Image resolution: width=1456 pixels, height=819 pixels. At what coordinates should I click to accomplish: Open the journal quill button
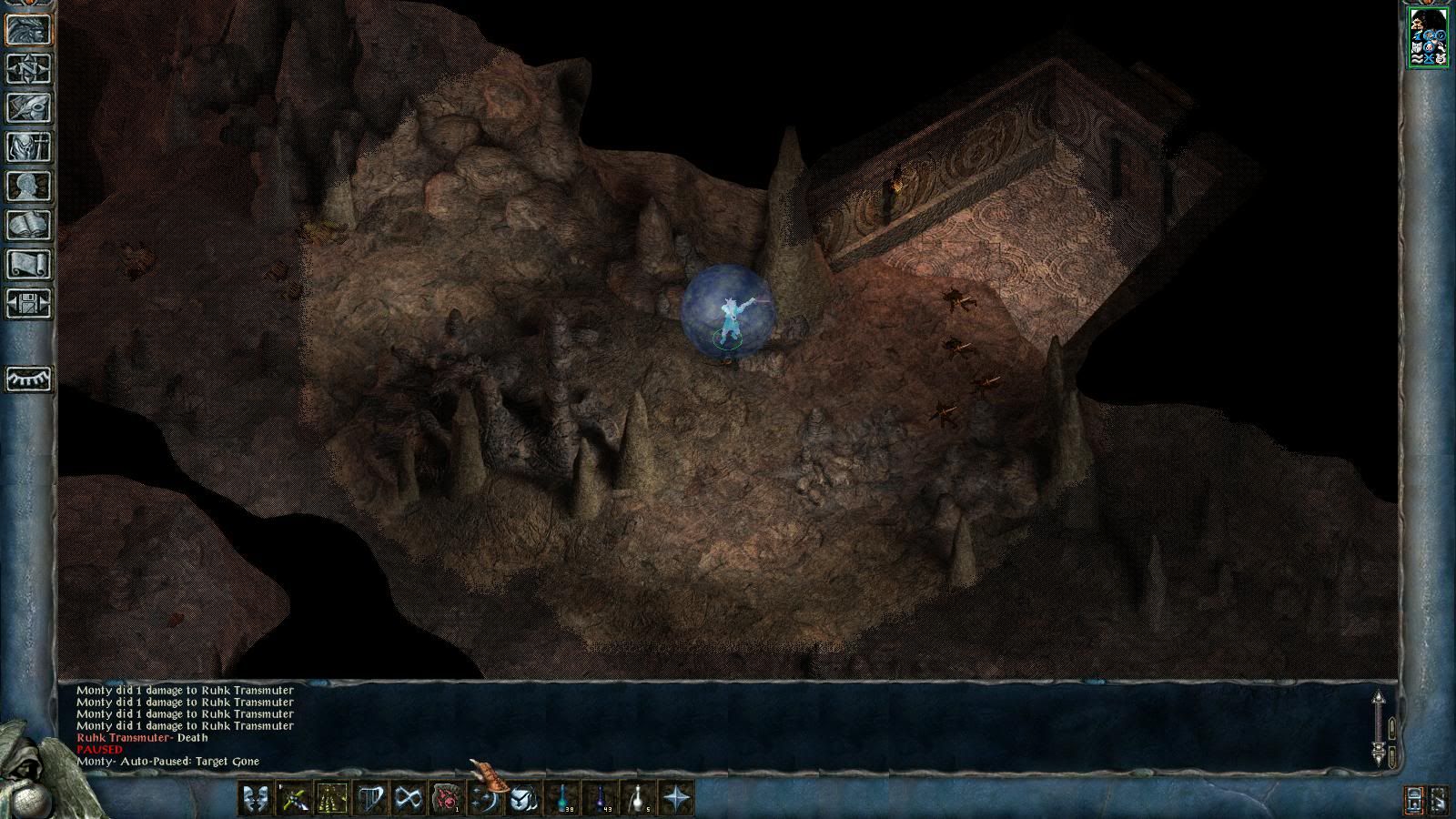28,107
